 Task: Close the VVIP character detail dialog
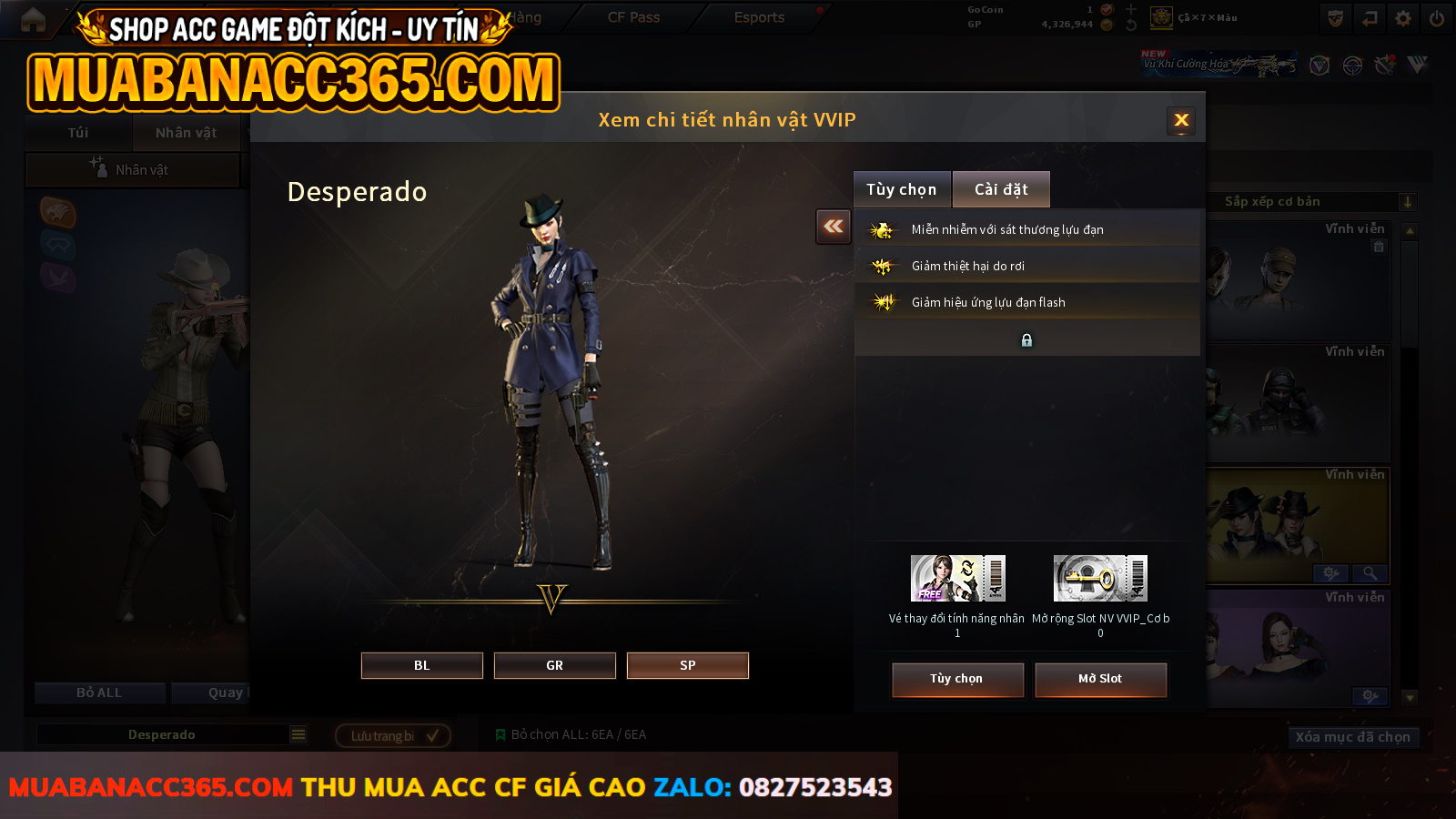coord(1181,120)
